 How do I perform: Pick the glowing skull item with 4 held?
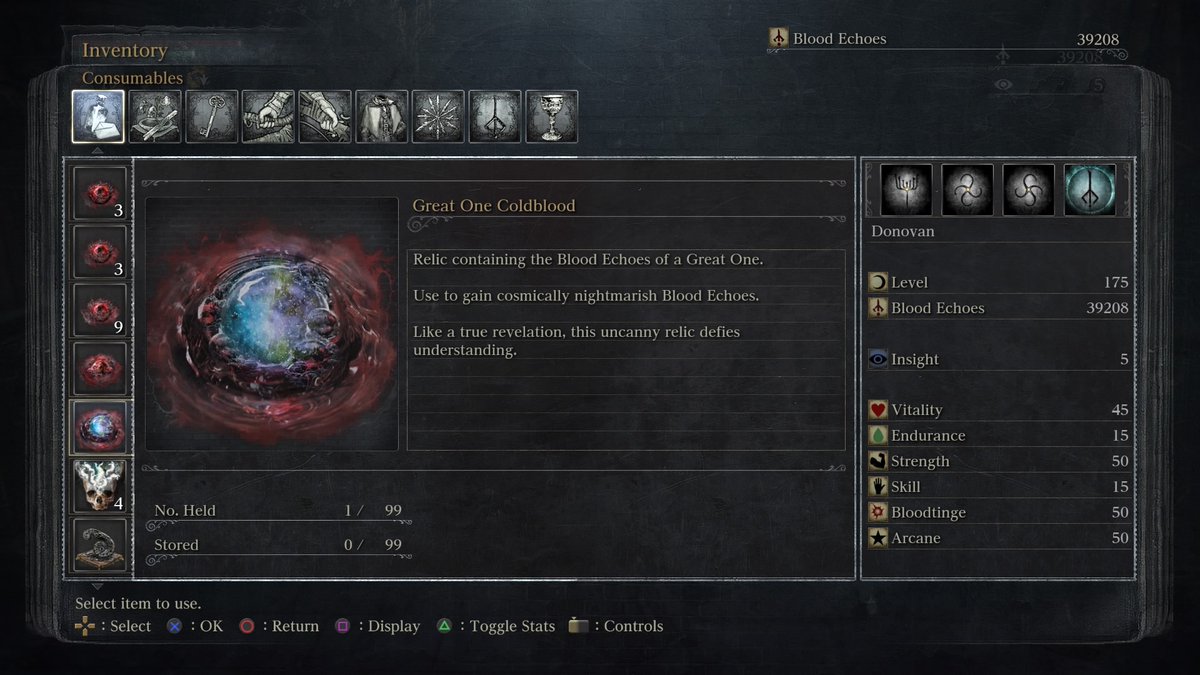click(100, 486)
